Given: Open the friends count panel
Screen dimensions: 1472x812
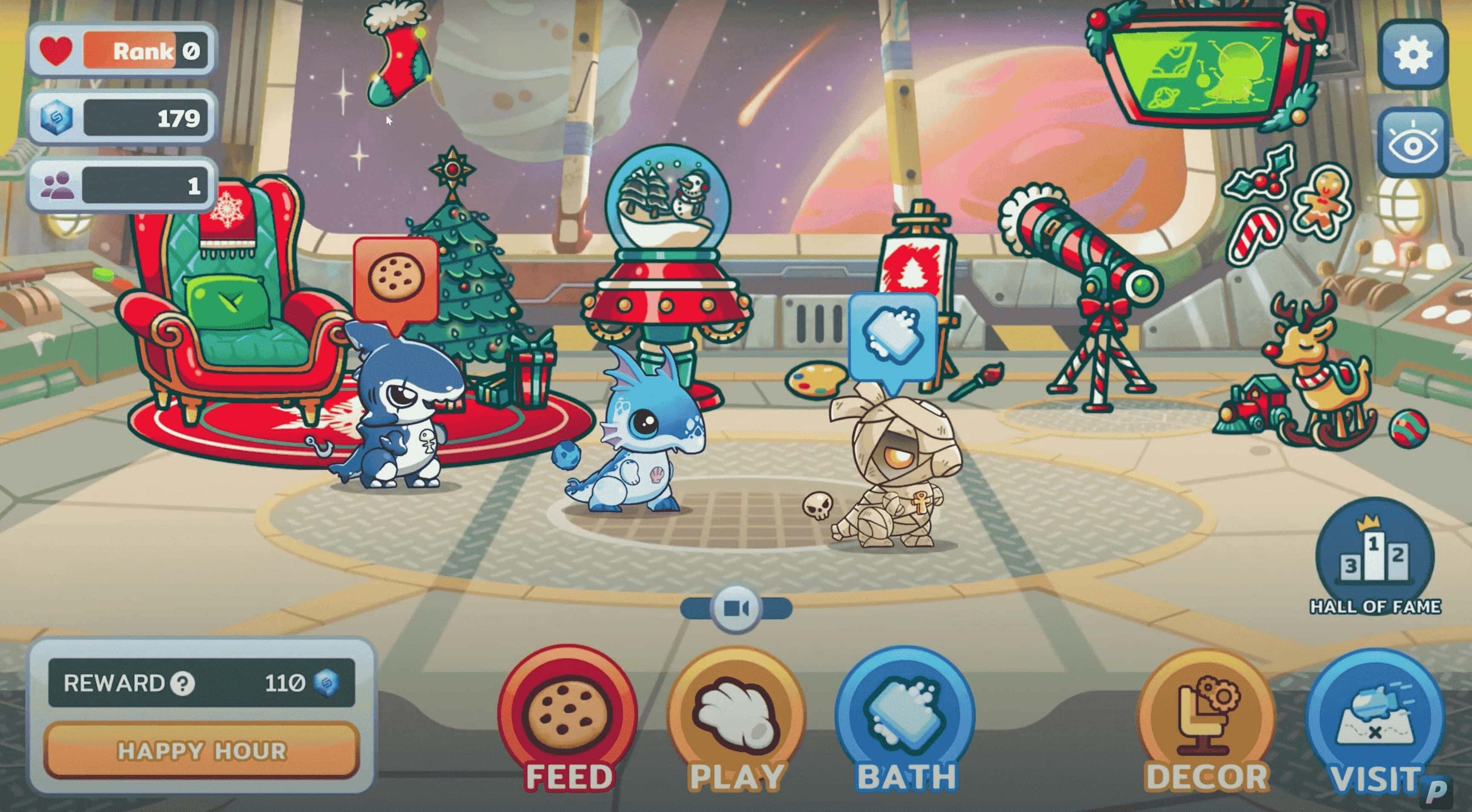Looking at the screenshot, I should click(122, 186).
